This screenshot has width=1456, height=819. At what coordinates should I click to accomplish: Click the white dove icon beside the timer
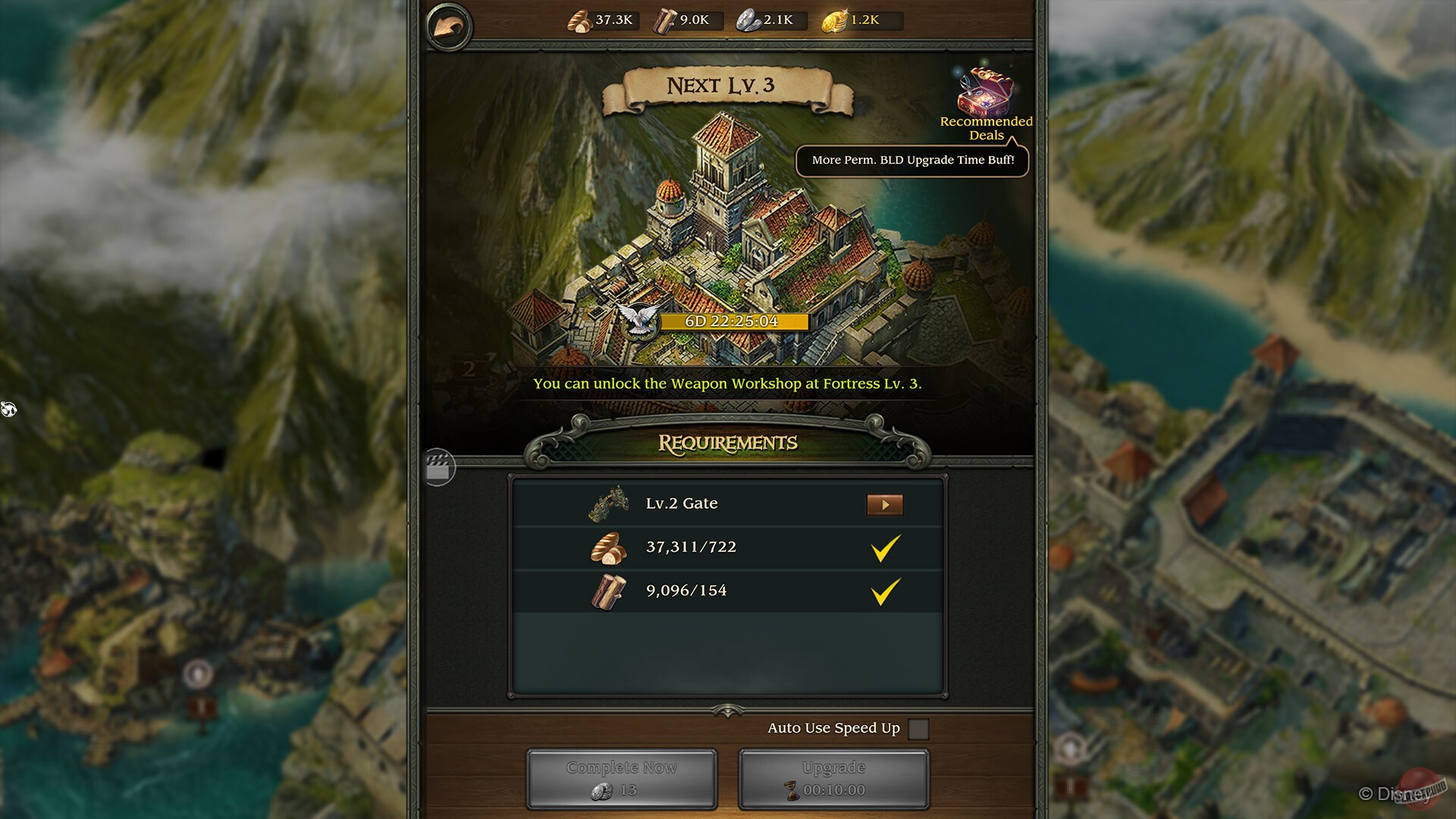639,320
